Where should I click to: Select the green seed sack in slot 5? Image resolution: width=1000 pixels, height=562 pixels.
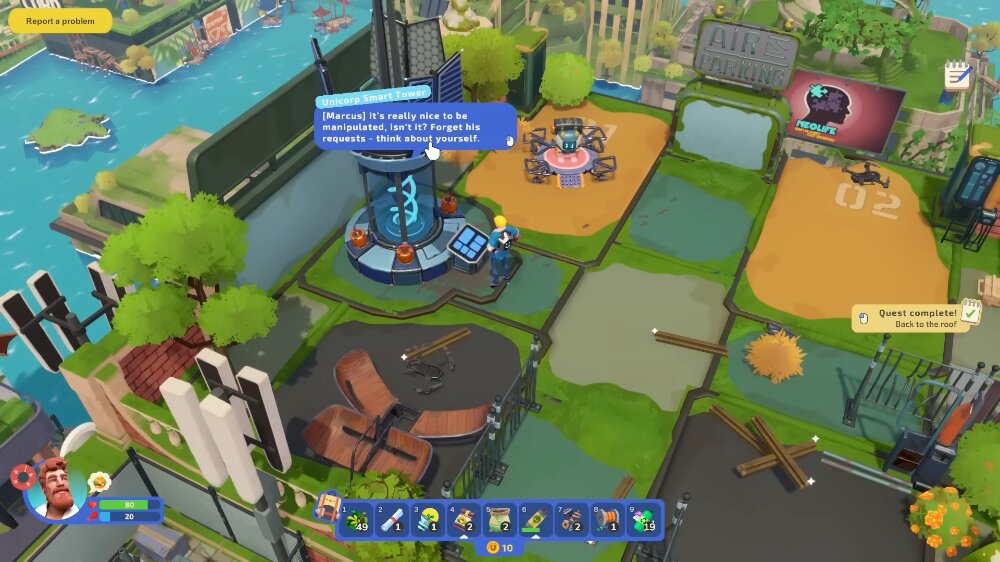pyautogui.click(x=499, y=520)
